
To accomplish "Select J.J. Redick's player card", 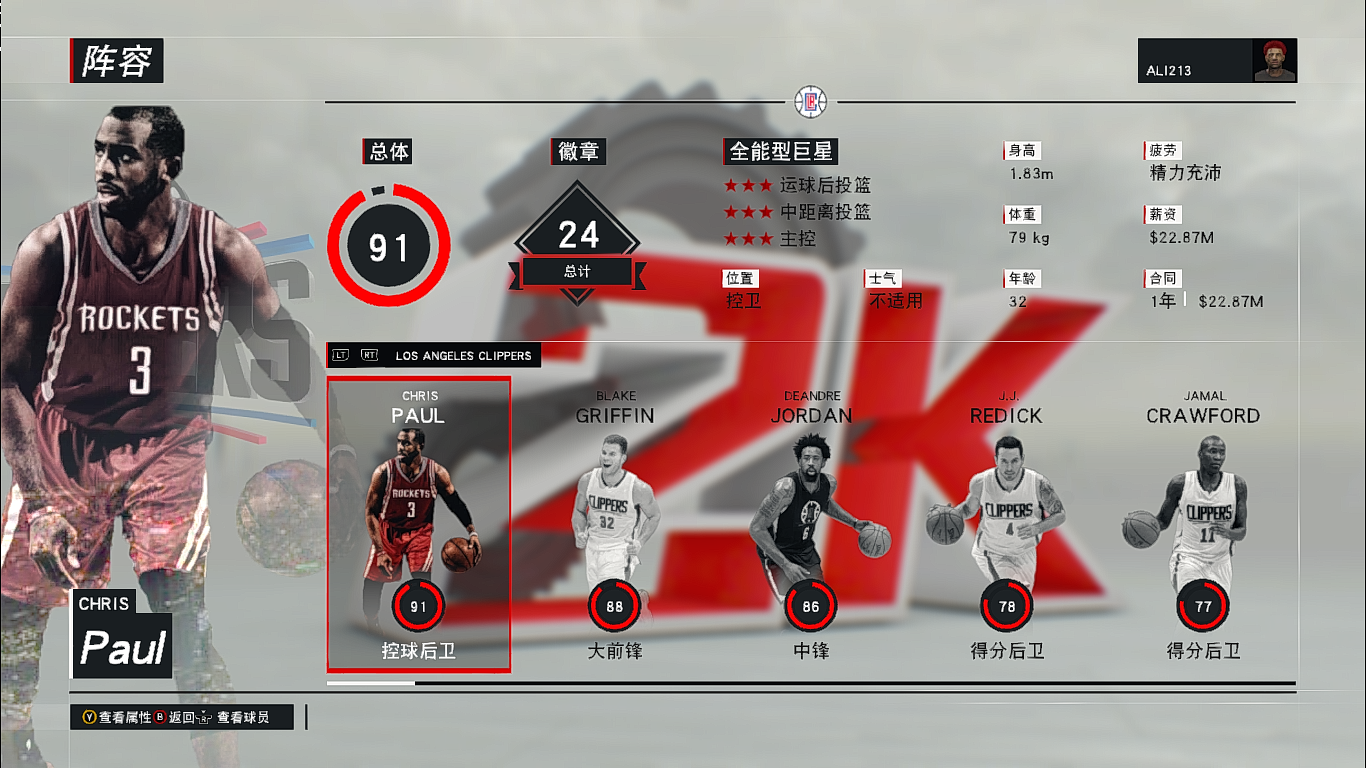I will click(1006, 524).
